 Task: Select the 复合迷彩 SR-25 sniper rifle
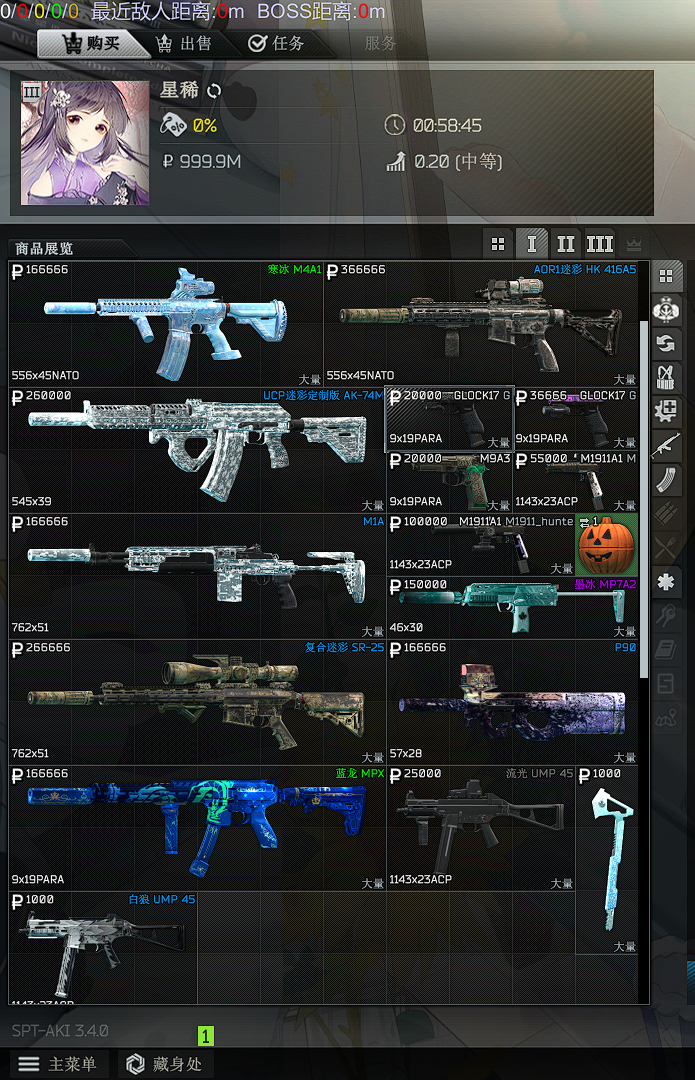tap(196, 701)
